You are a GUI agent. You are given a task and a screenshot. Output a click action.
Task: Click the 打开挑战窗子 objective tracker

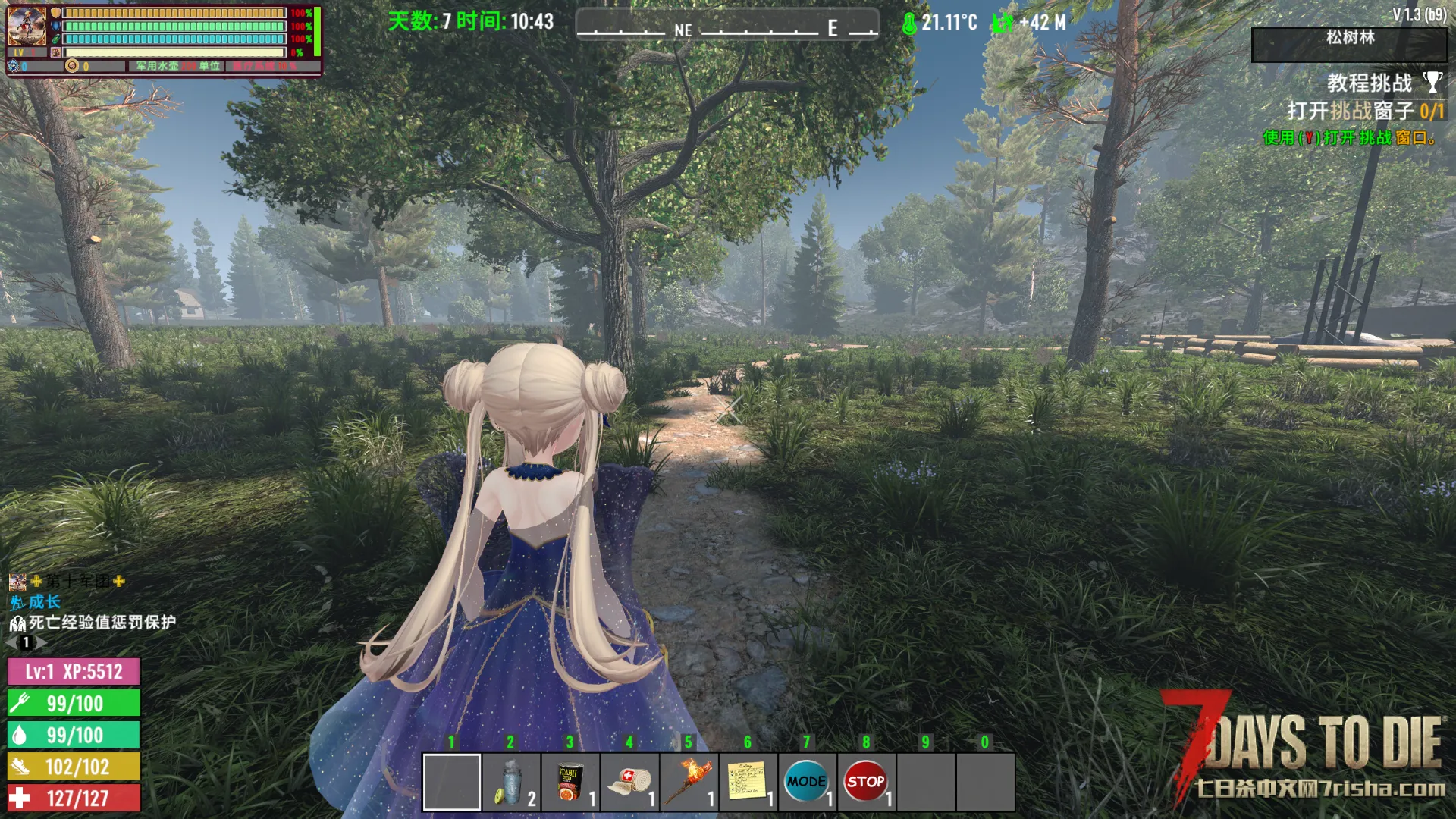pyautogui.click(x=1364, y=111)
